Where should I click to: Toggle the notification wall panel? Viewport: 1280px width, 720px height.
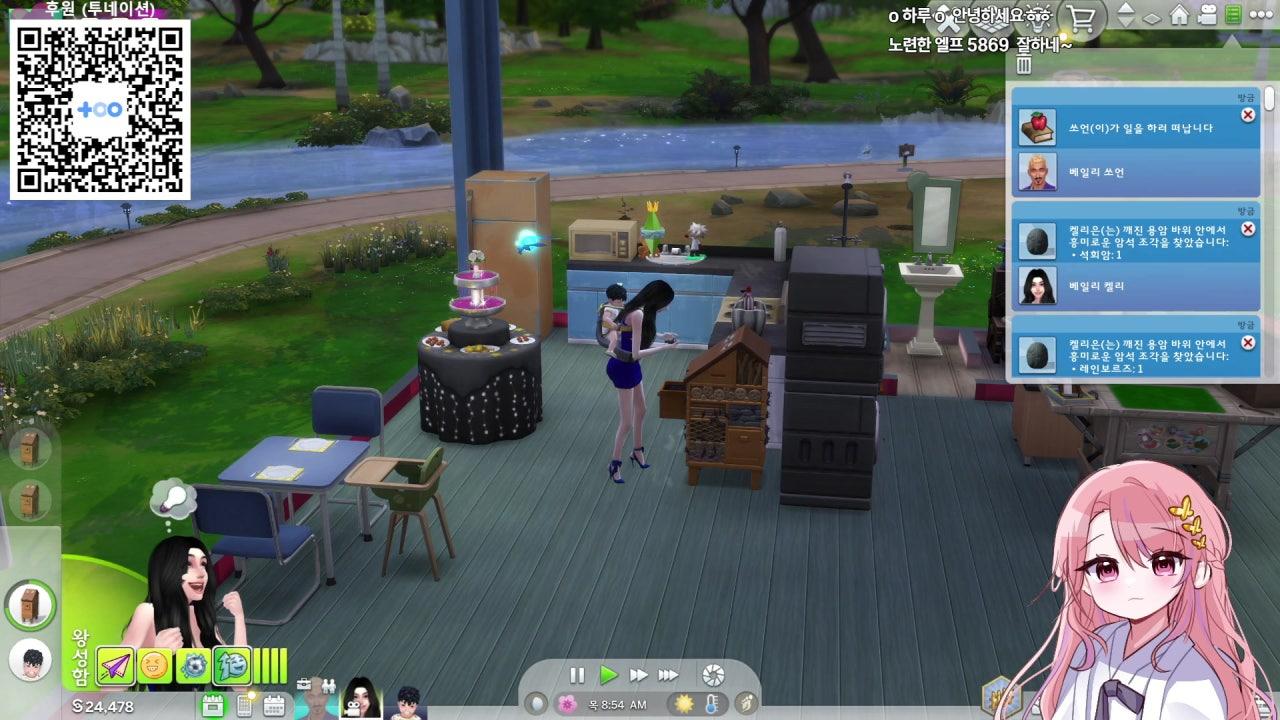(1231, 15)
